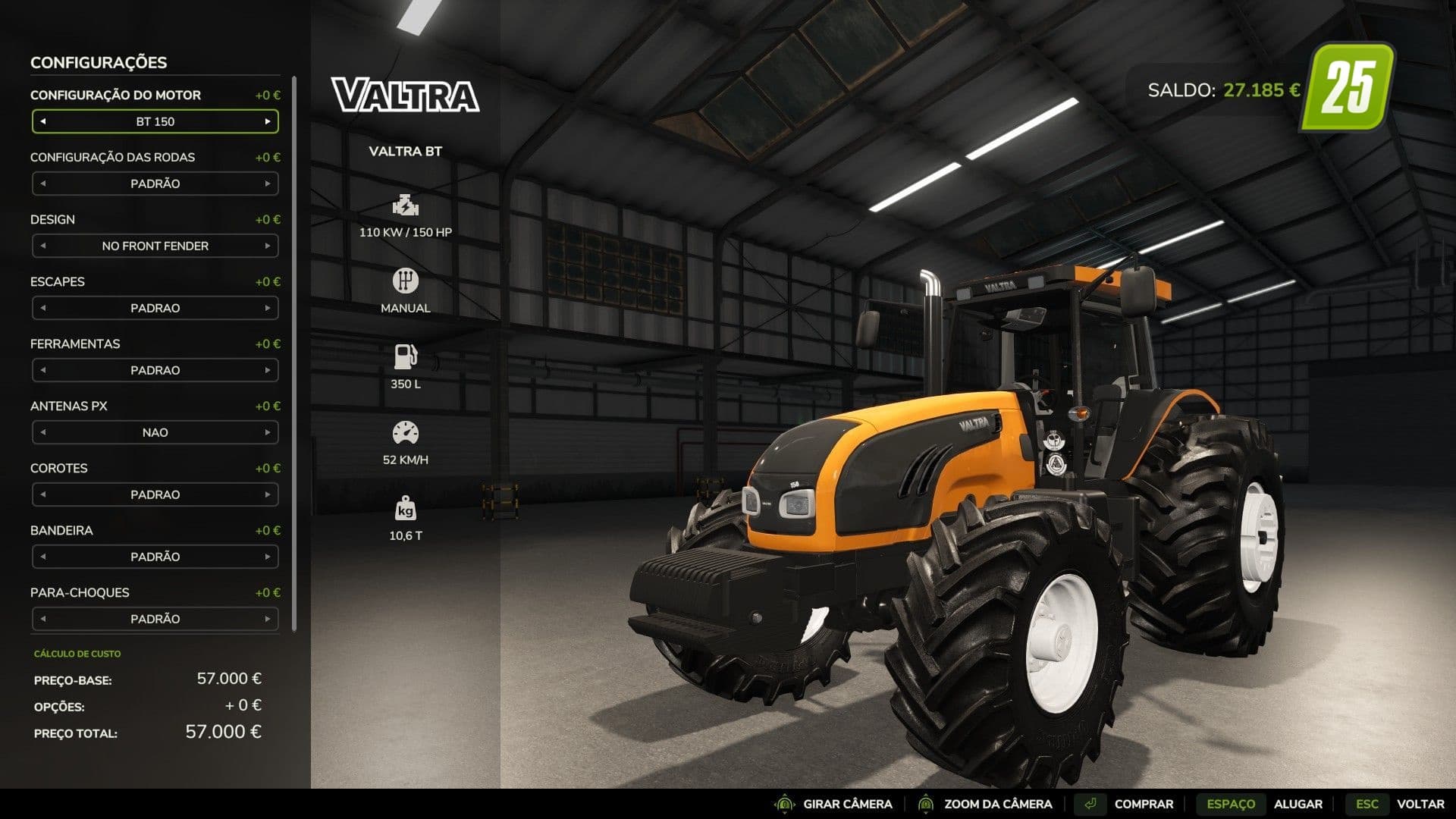Change CONFIGURAÇÃO DAS RODAS with the right arrow
Screen dimensions: 1456x819
[x=269, y=184]
